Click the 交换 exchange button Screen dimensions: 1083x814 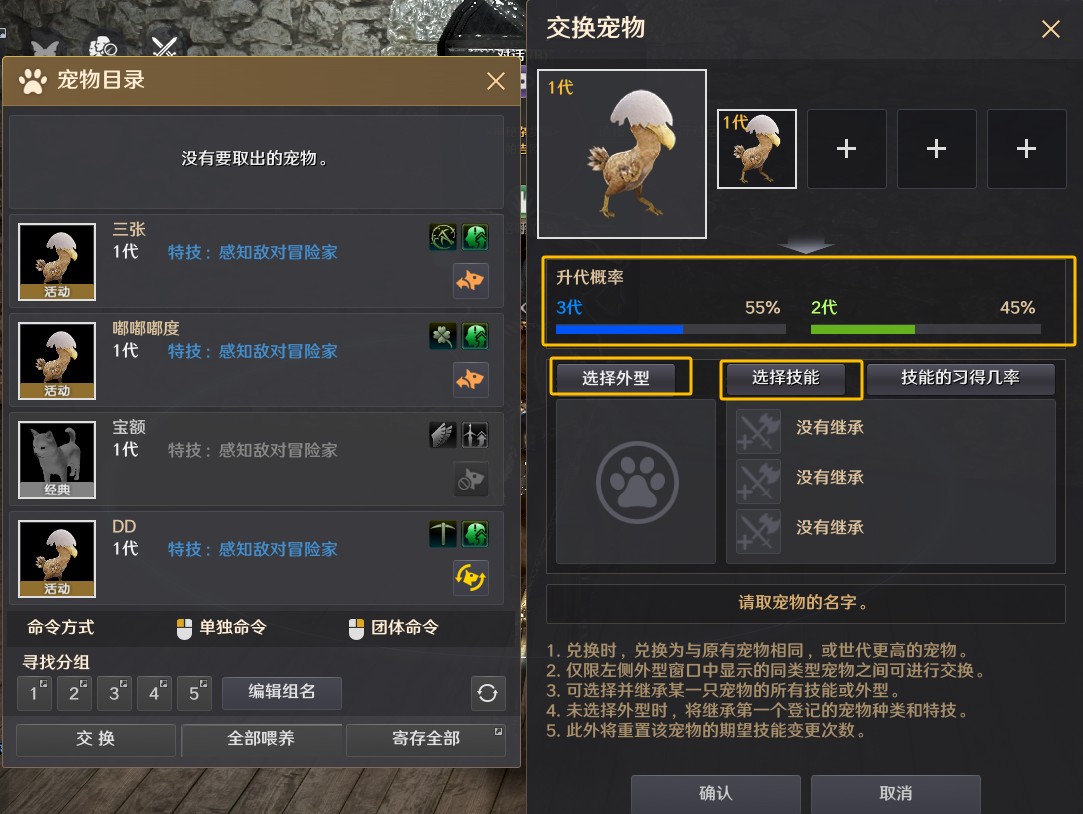tap(96, 739)
